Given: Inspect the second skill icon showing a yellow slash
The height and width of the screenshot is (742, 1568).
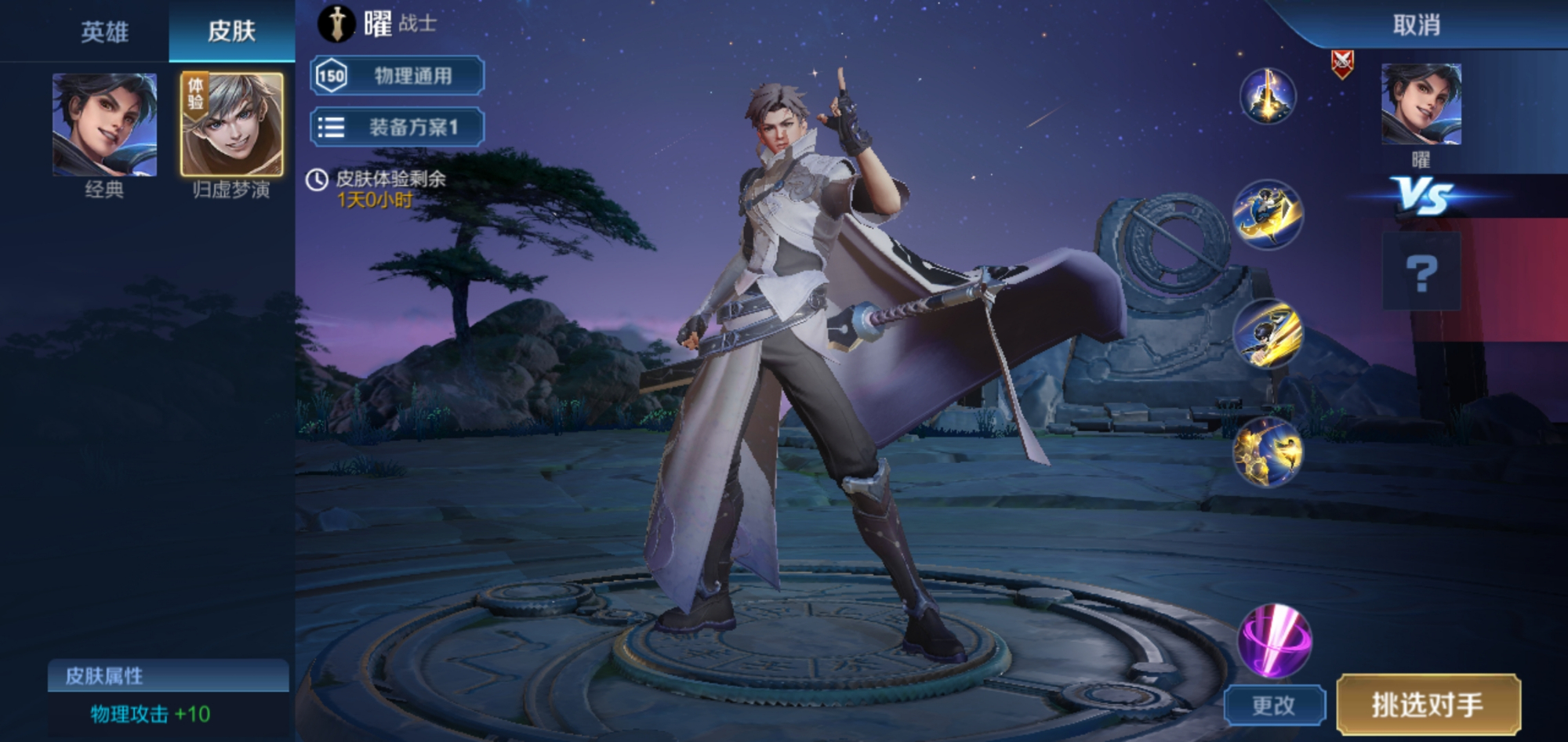Looking at the screenshot, I should (1268, 334).
